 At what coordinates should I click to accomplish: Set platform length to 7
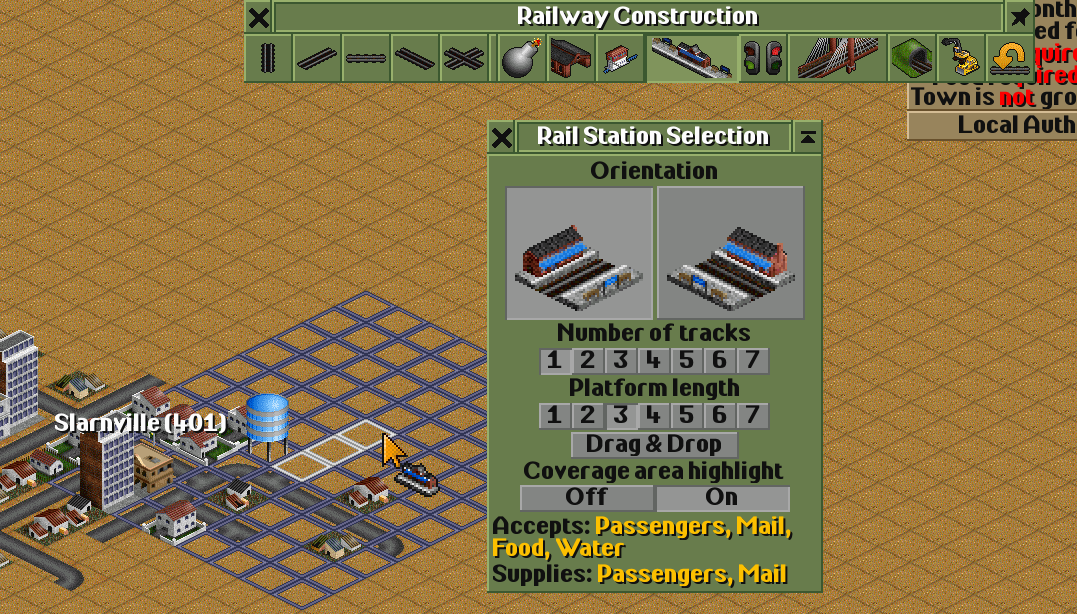753,415
